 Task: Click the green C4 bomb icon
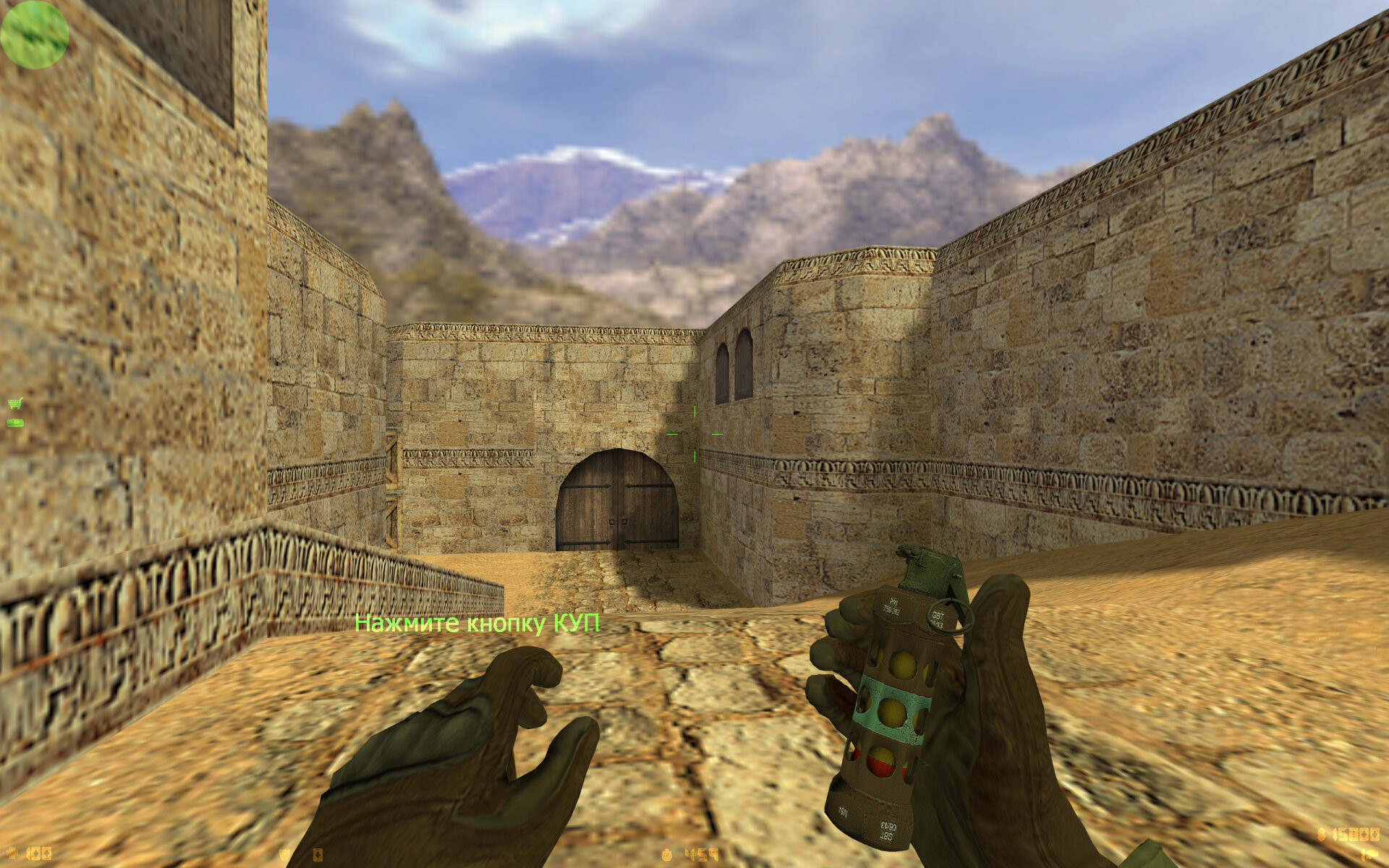click(14, 422)
